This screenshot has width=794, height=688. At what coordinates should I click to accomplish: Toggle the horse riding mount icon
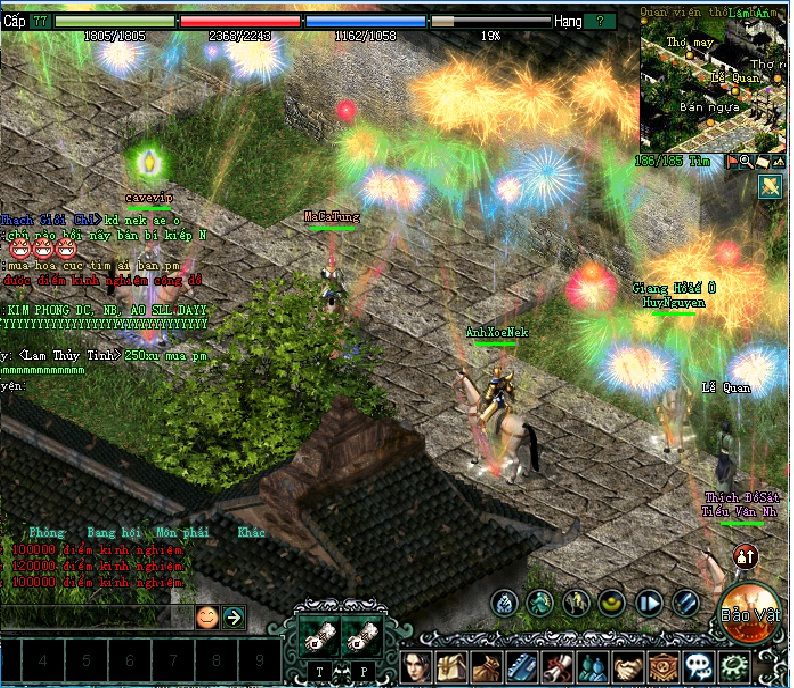577,602
